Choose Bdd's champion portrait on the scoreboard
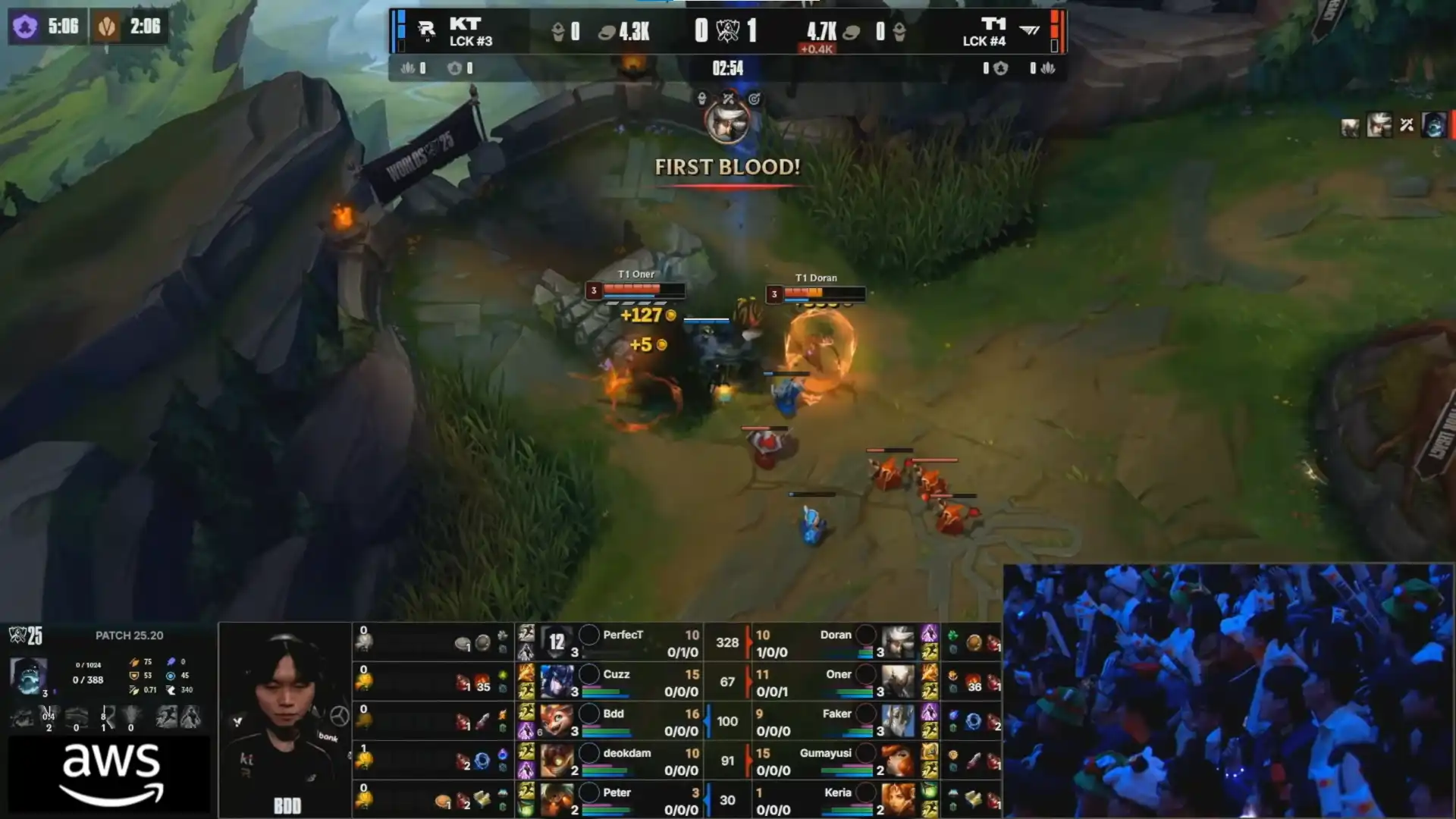This screenshot has width=1456, height=819. [x=557, y=720]
